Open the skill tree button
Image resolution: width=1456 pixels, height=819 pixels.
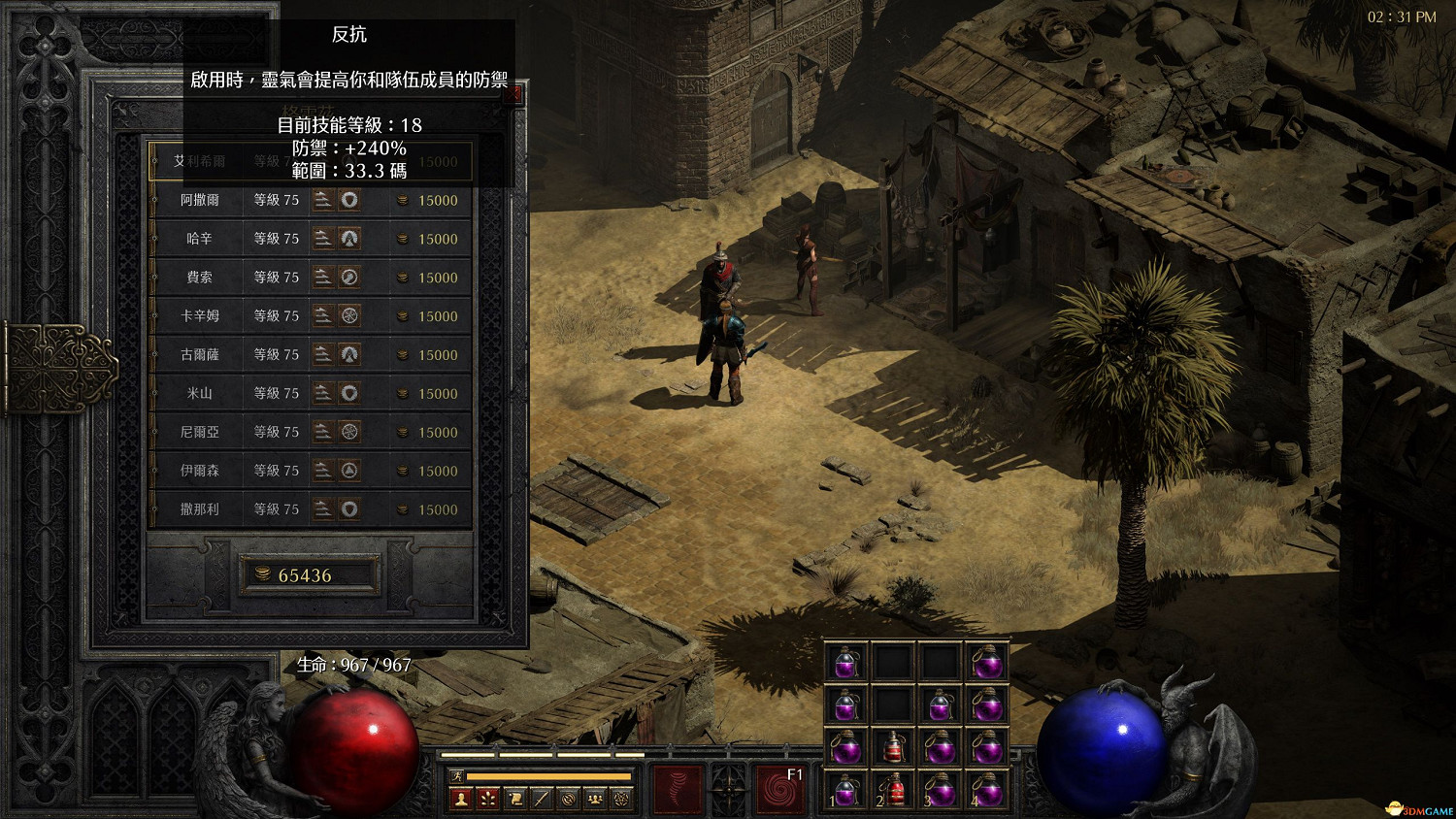tap(488, 799)
